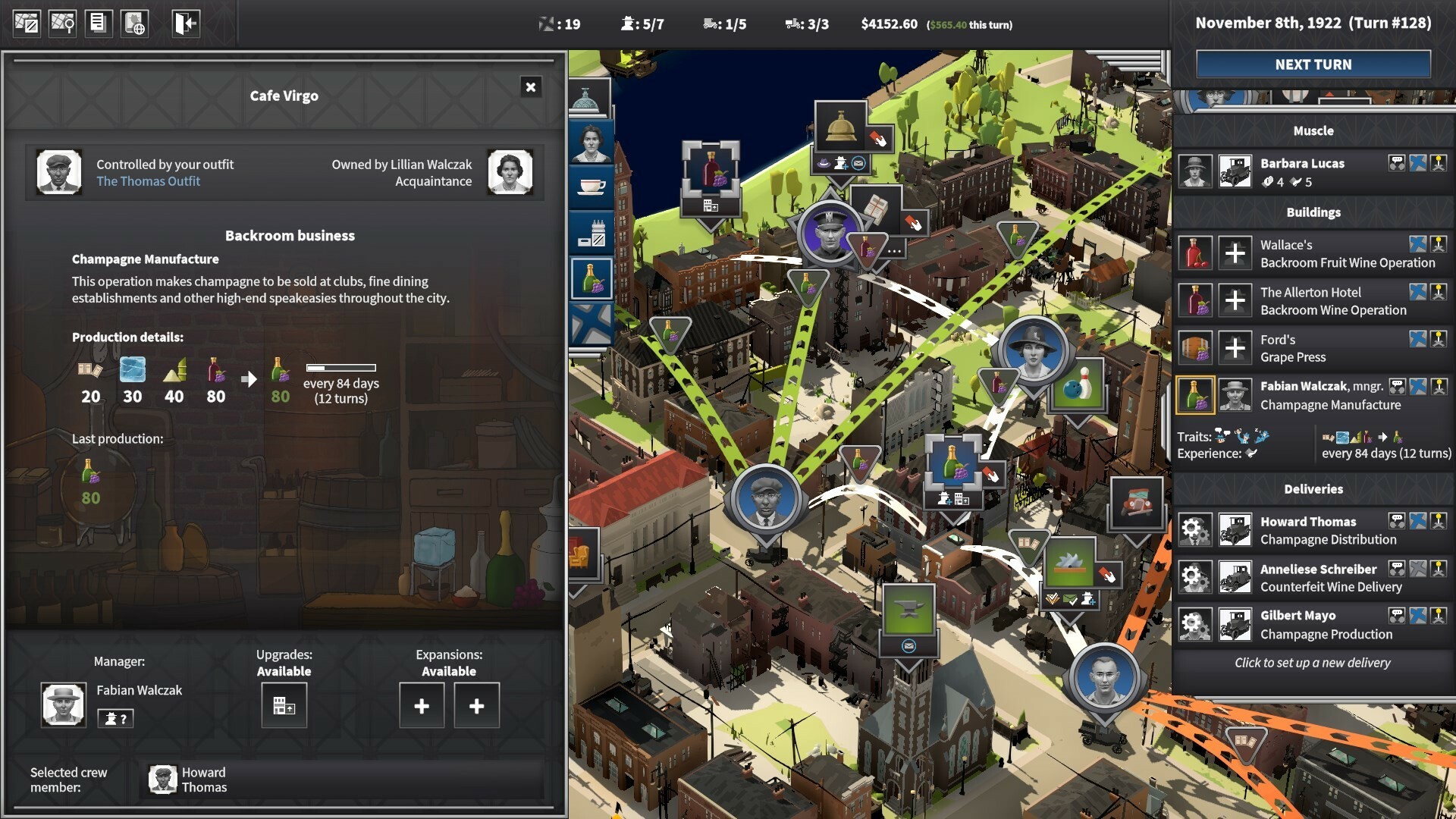The width and height of the screenshot is (1456, 819).
Task: Click Howard Thomas's selected crew member portrait
Action: pyautogui.click(x=162, y=779)
